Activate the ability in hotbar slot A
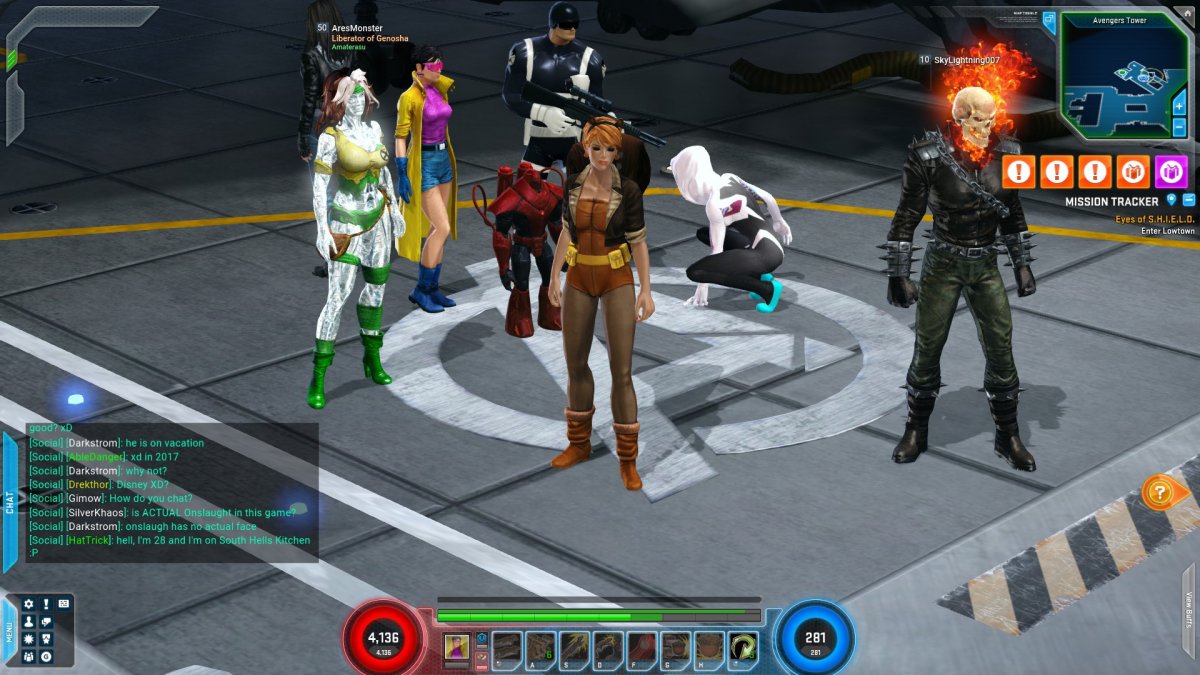 coord(541,648)
